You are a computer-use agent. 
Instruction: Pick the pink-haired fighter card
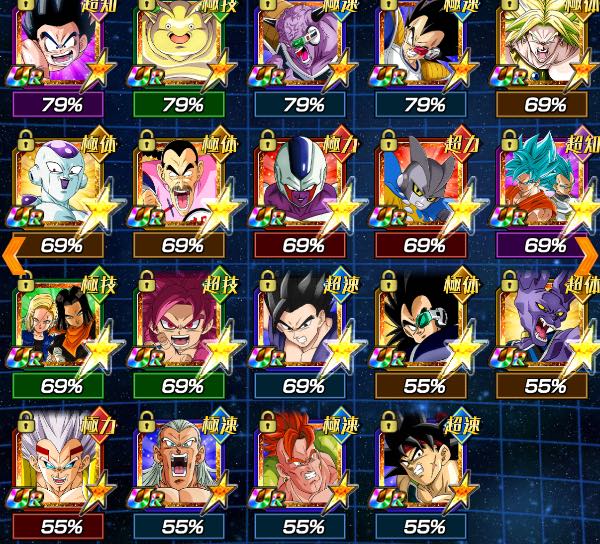click(x=181, y=326)
